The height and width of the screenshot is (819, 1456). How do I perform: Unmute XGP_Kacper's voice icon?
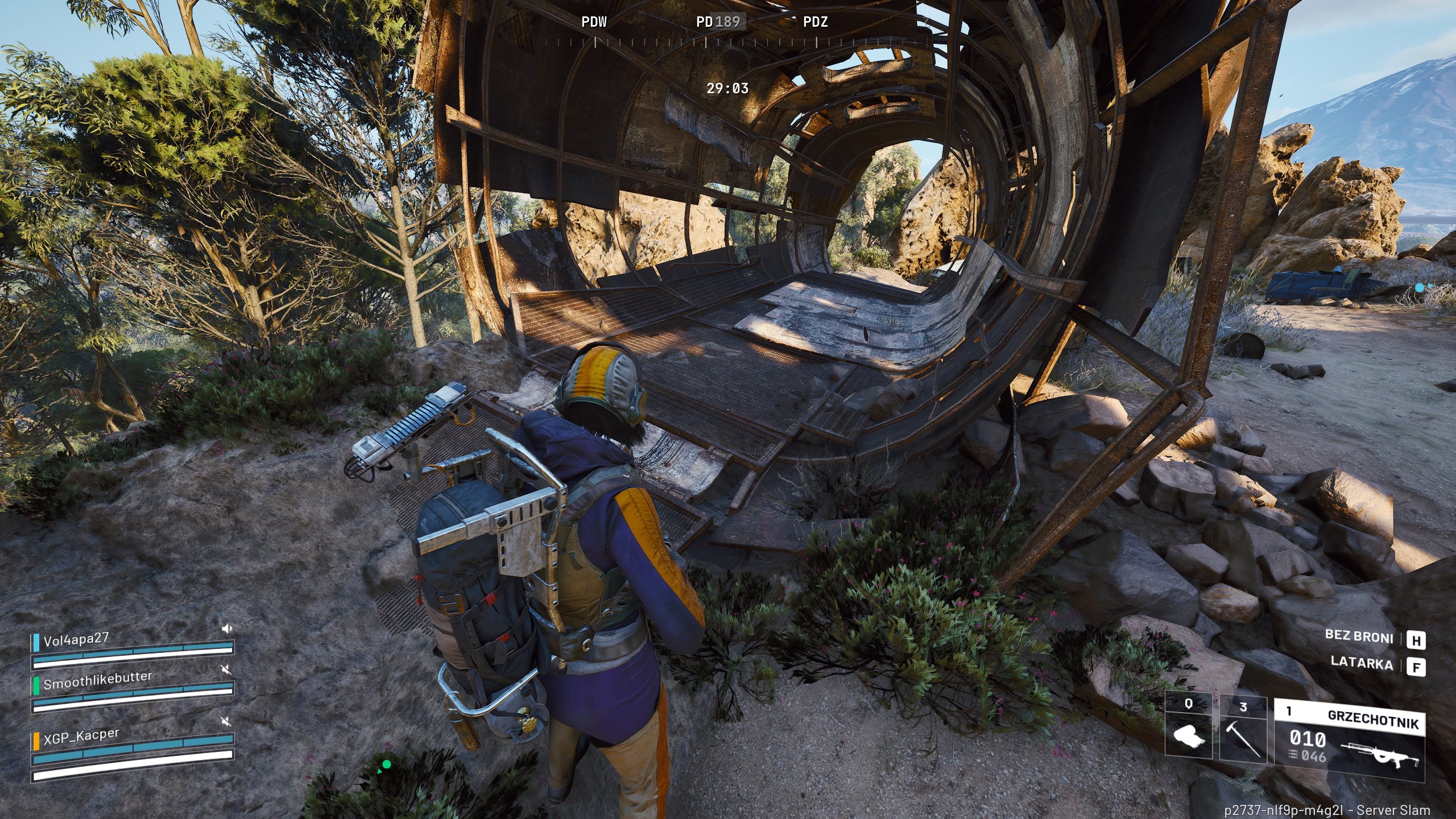(226, 722)
